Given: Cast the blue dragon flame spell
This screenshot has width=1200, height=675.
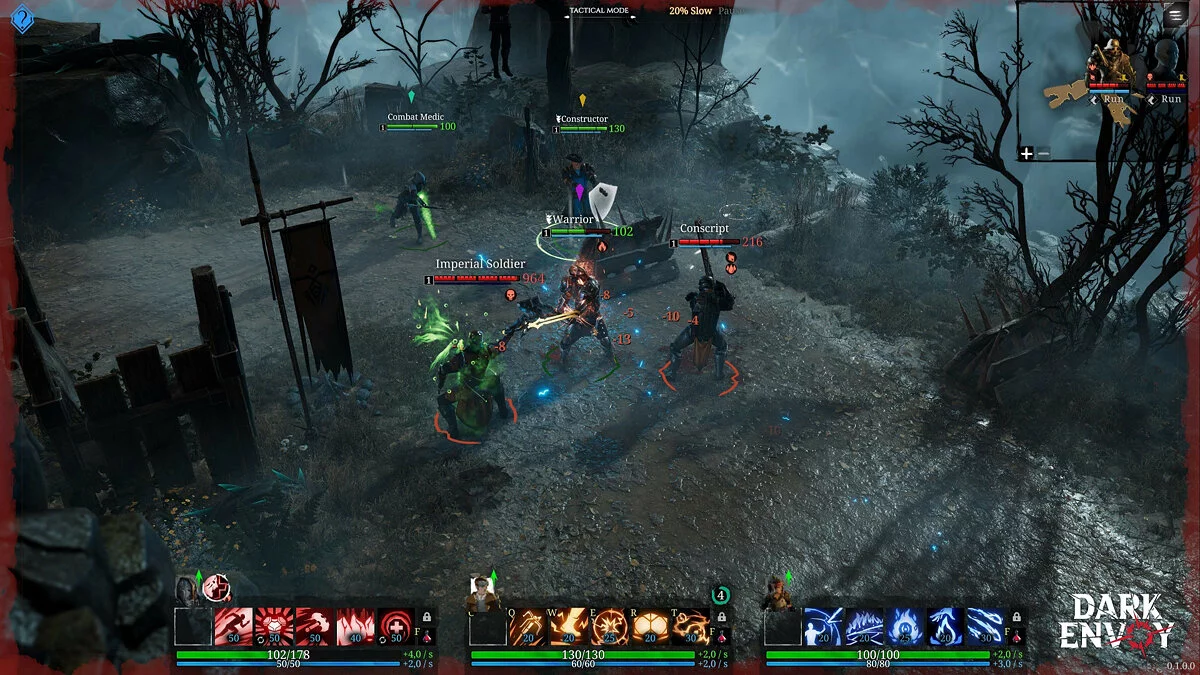Looking at the screenshot, I should click(x=944, y=626).
